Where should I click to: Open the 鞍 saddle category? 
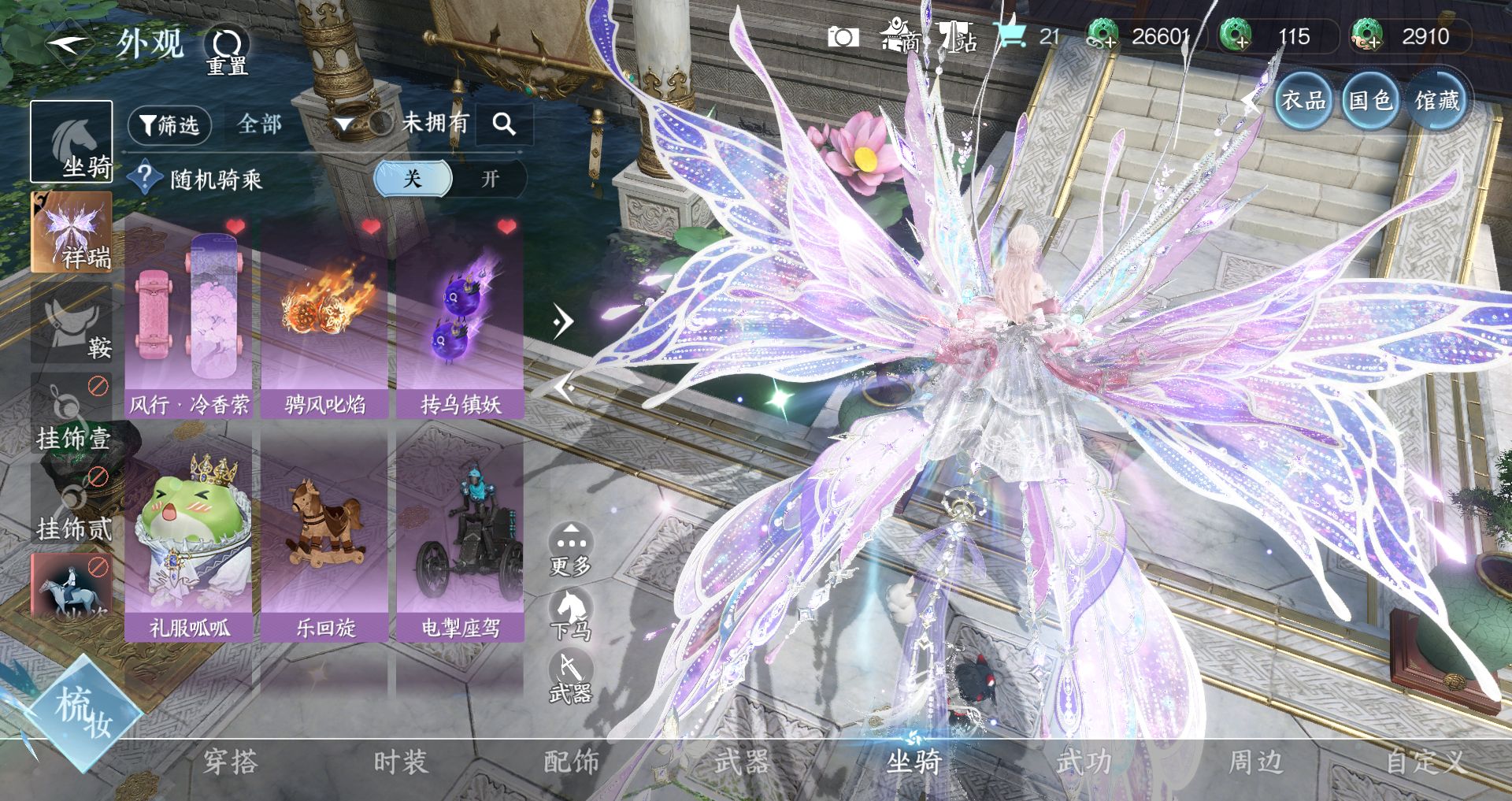pos(71,324)
